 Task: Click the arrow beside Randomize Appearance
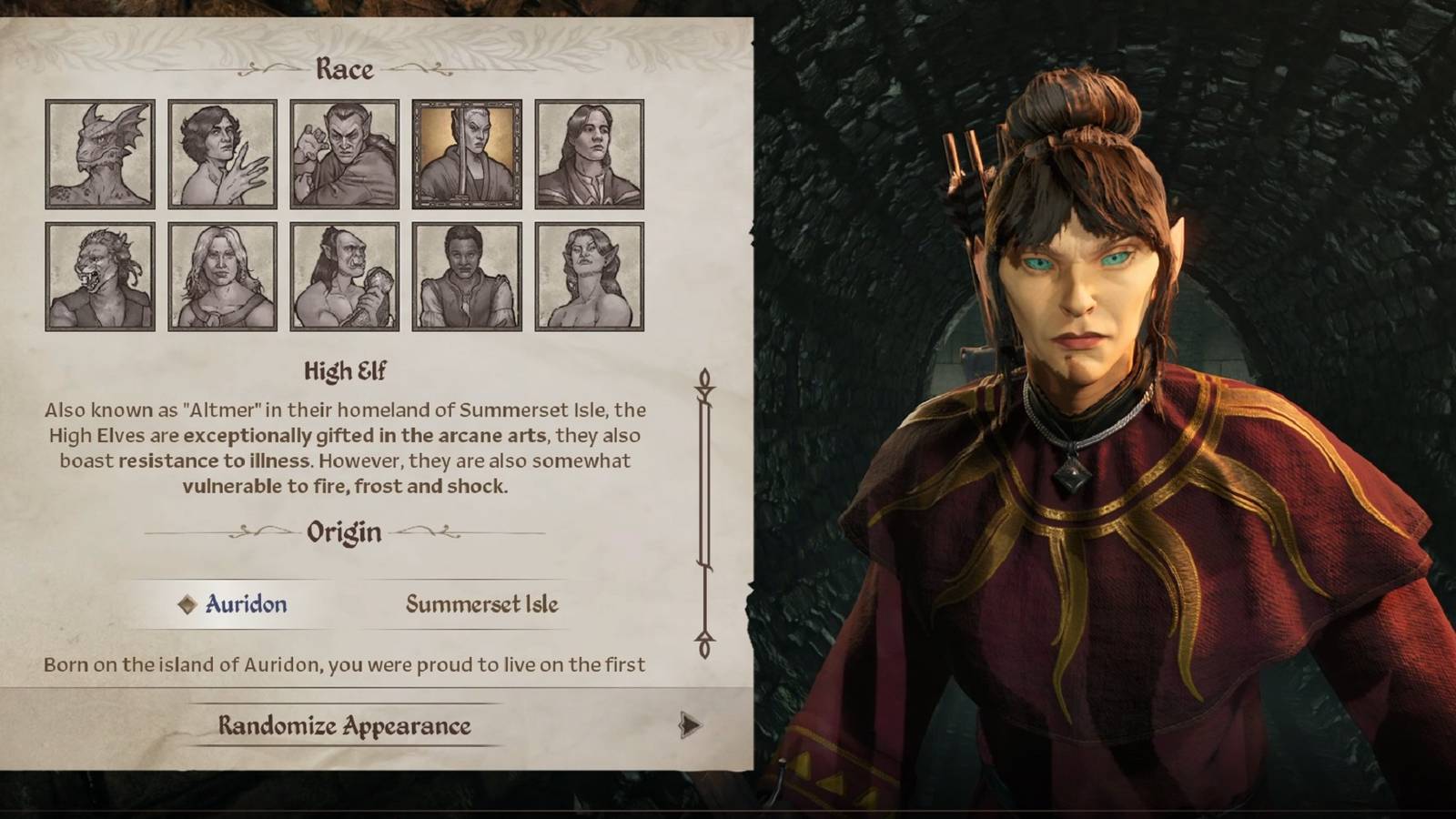[689, 726]
